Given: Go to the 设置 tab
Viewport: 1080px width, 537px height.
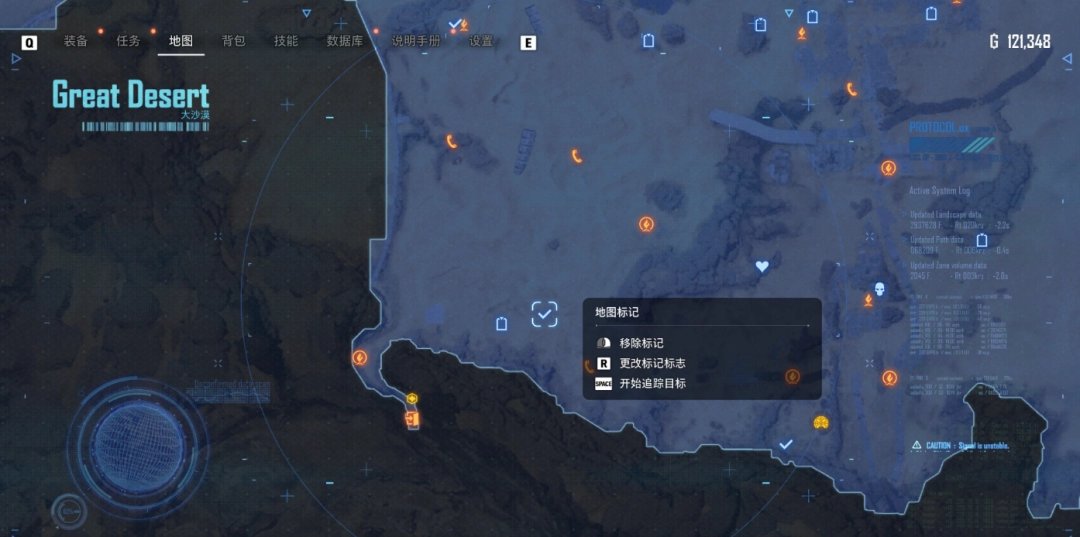Looking at the screenshot, I should click(481, 41).
